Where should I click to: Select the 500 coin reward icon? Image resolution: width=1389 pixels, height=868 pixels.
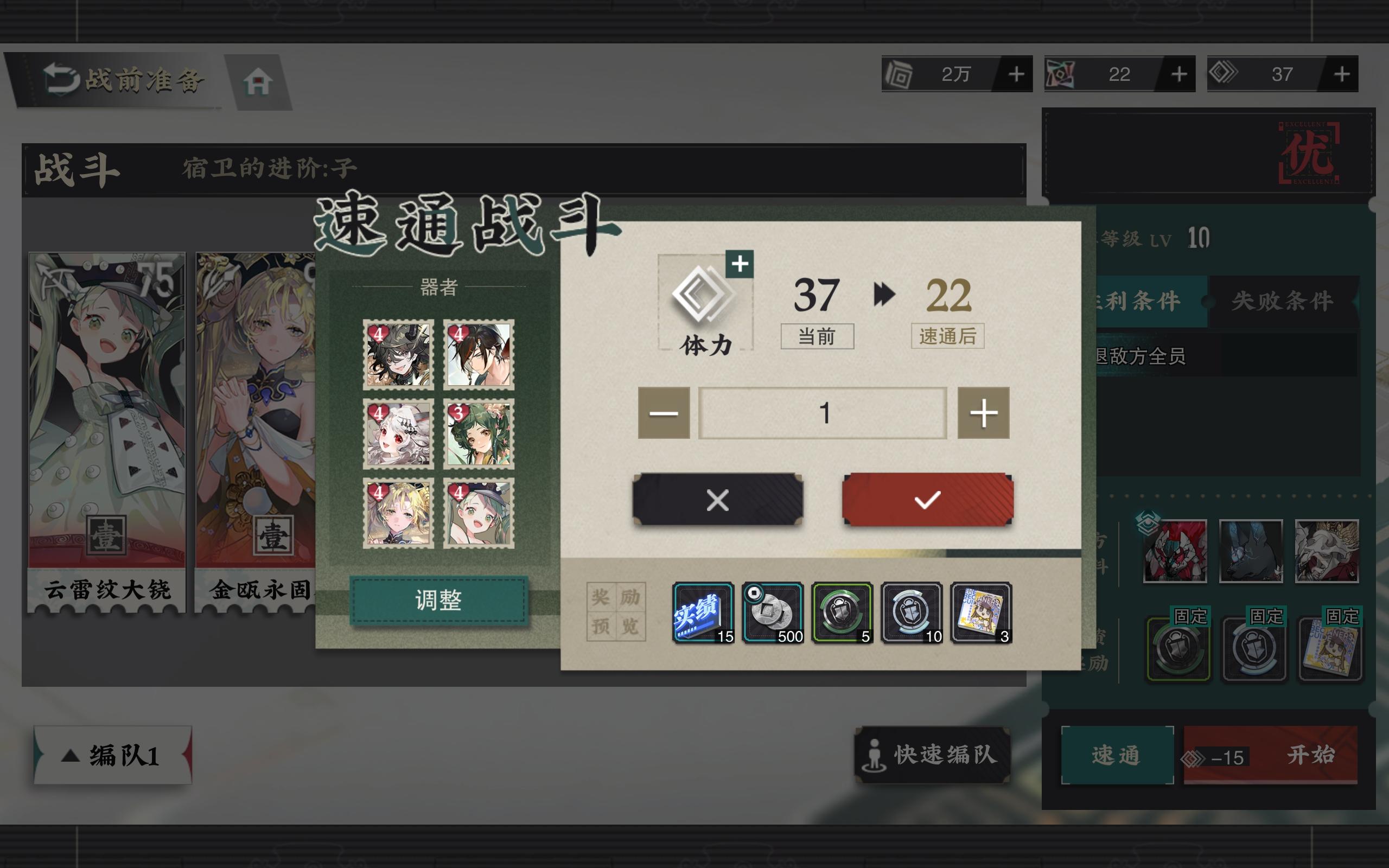point(772,614)
